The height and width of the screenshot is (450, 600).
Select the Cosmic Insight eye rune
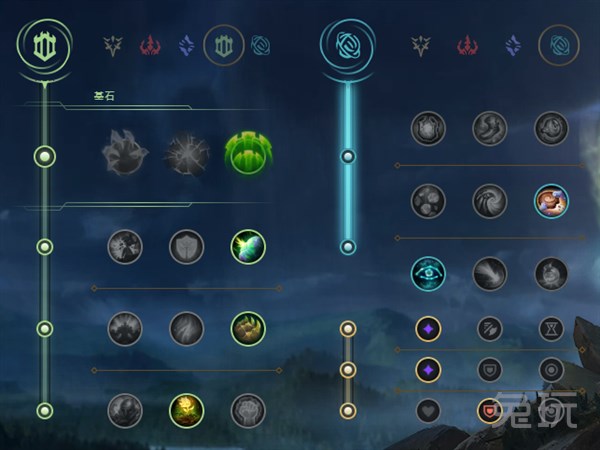[x=429, y=273]
